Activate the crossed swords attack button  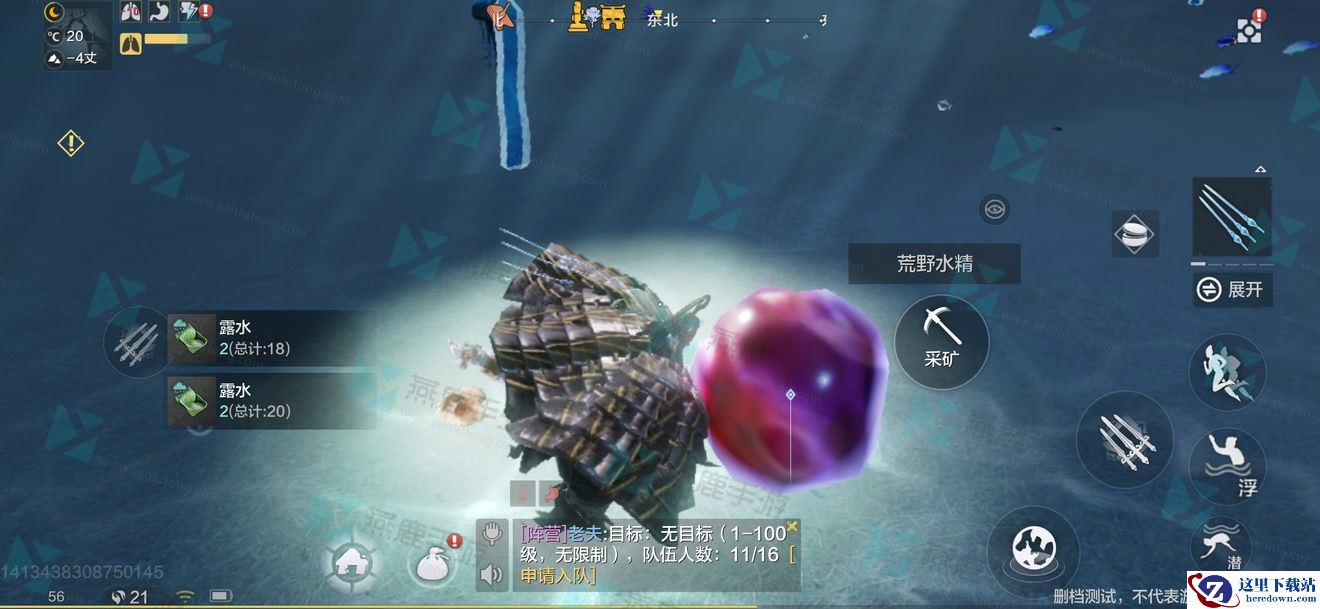point(1124,440)
